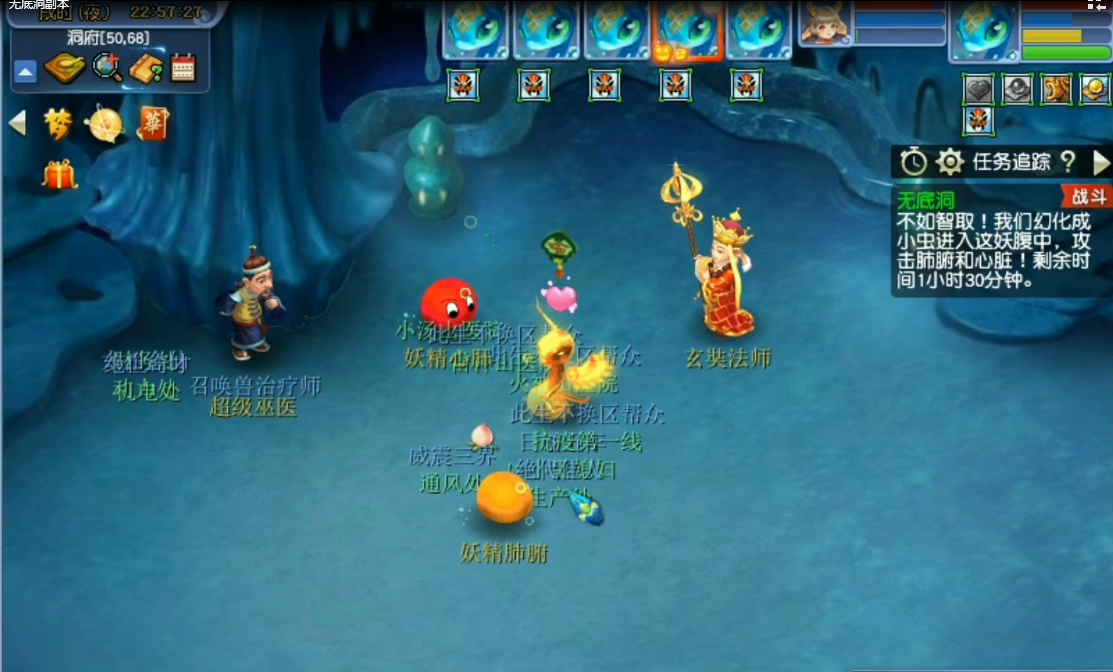
Task: Collapse the left shortcut icons with the white arrow
Action: [x=17, y=123]
